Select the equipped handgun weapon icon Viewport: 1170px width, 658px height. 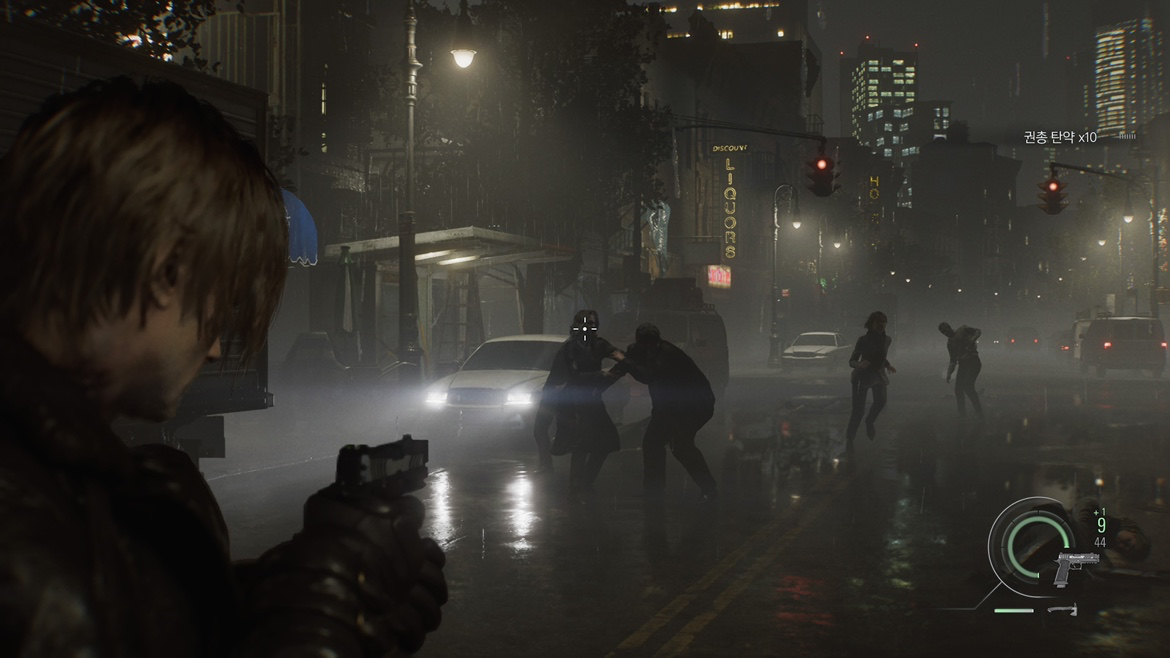coord(1076,567)
